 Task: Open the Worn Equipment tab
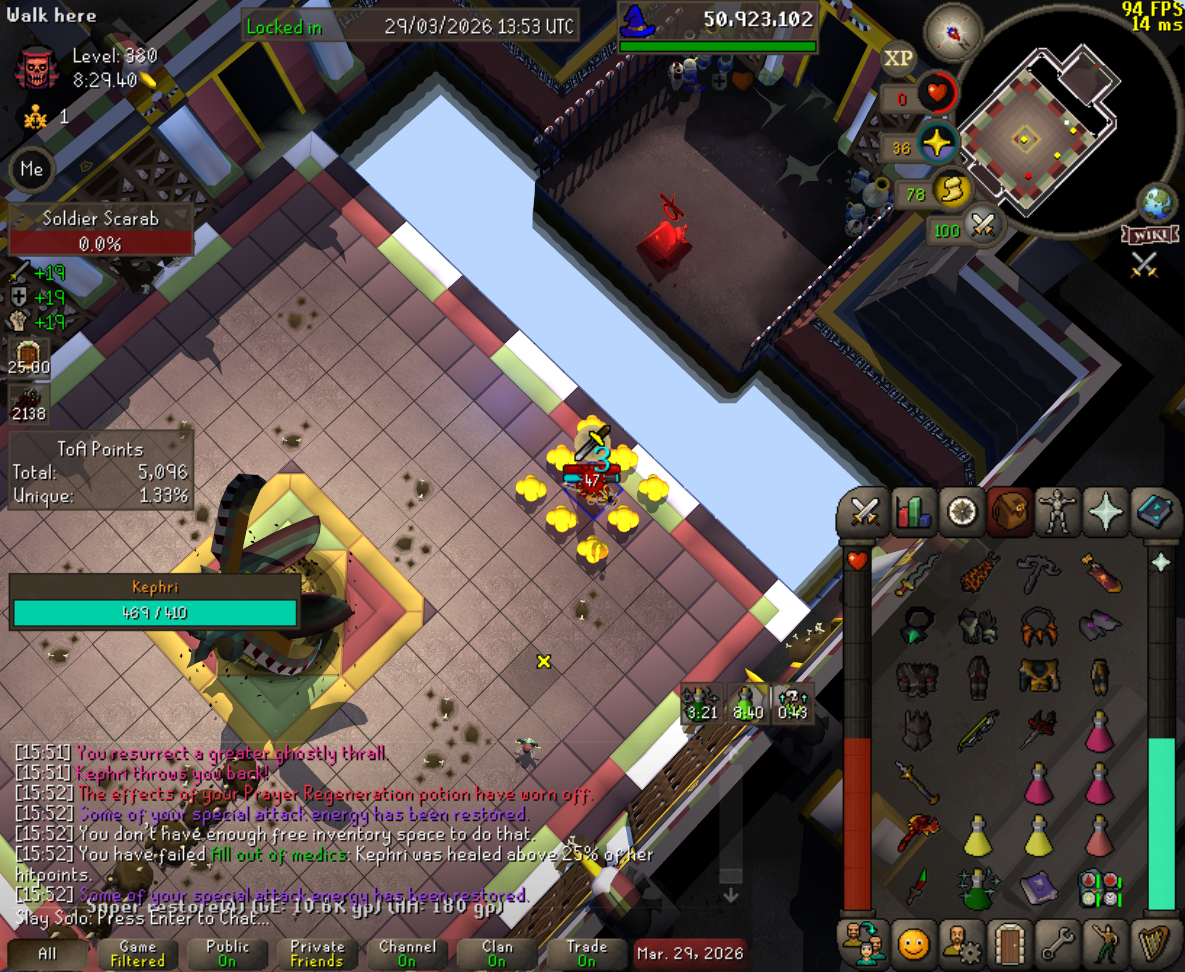point(1058,512)
